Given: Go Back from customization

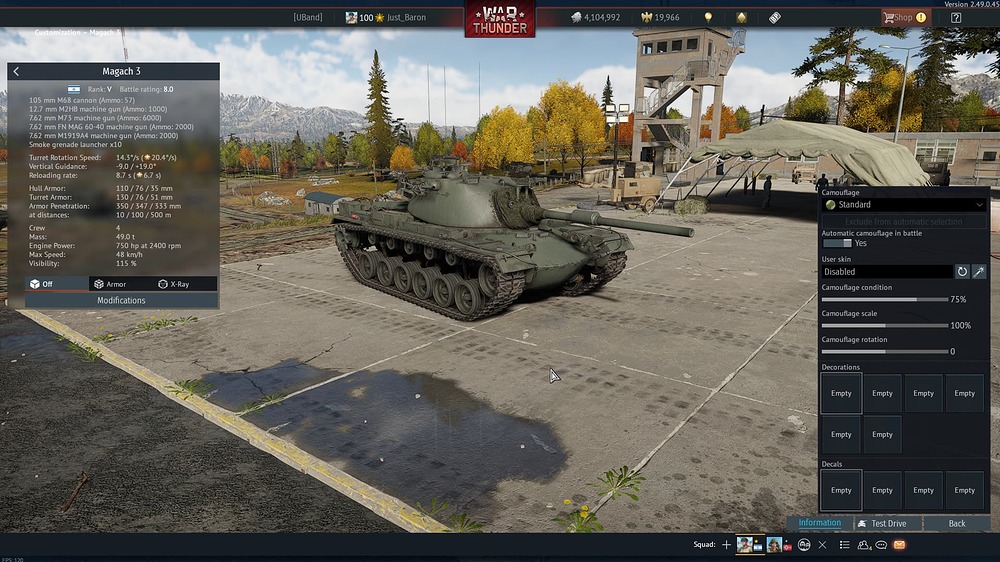Looking at the screenshot, I should 957,523.
